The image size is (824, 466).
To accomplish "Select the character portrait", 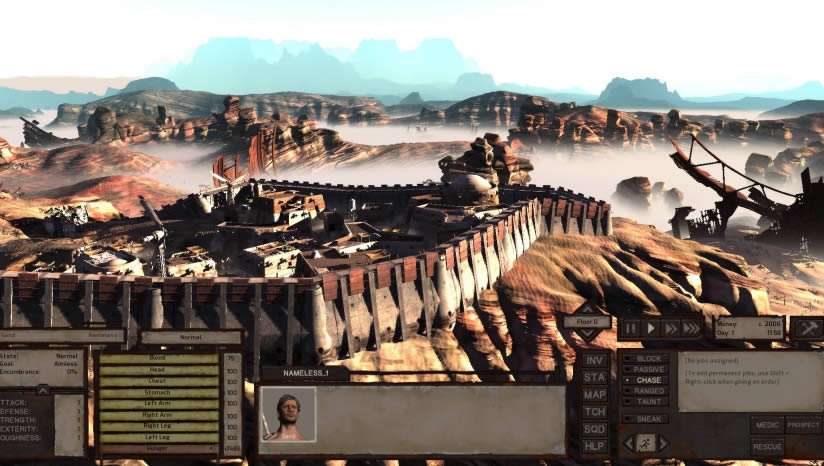I will click(288, 414).
